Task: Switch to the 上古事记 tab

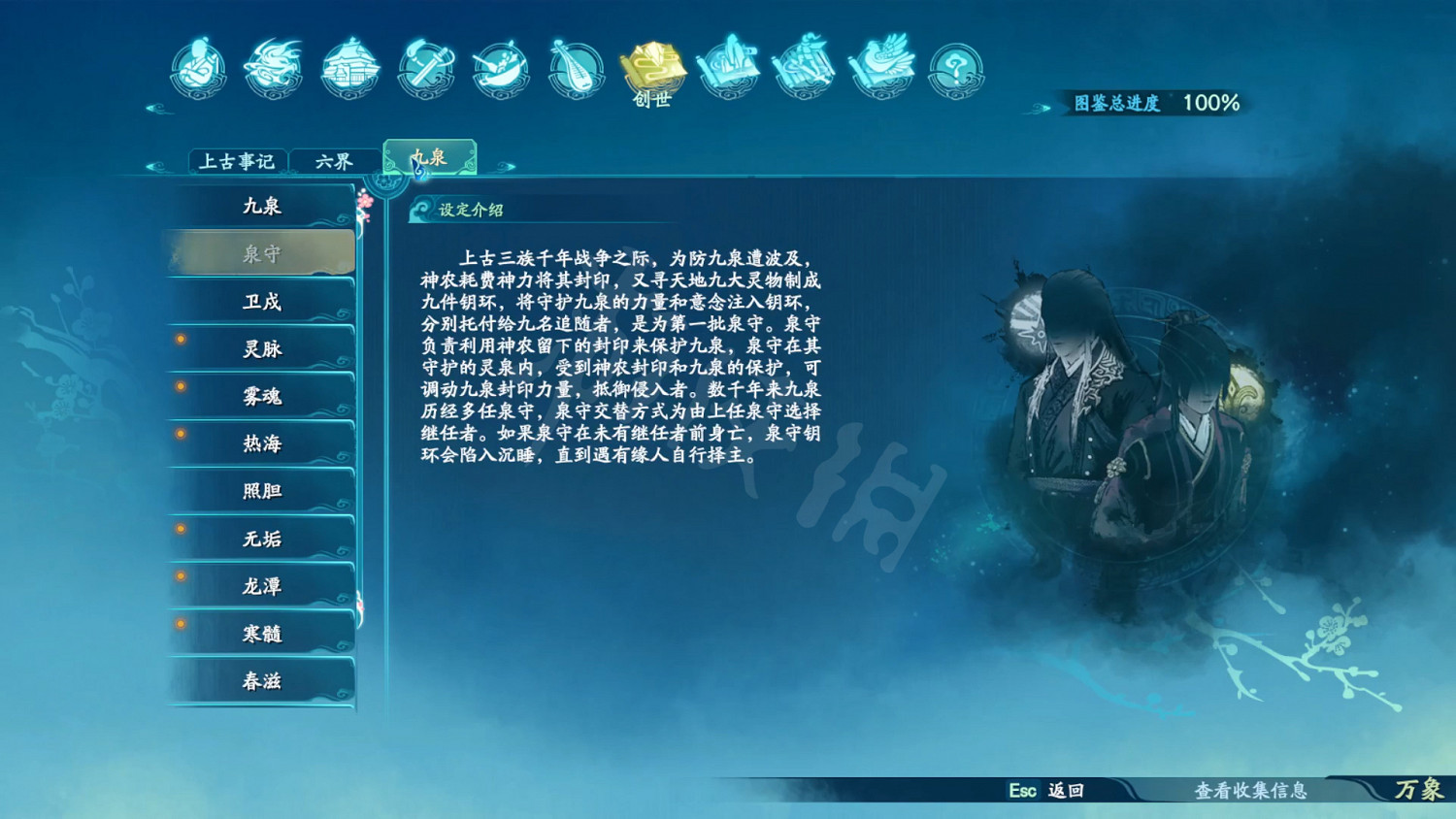Action: 237,161
